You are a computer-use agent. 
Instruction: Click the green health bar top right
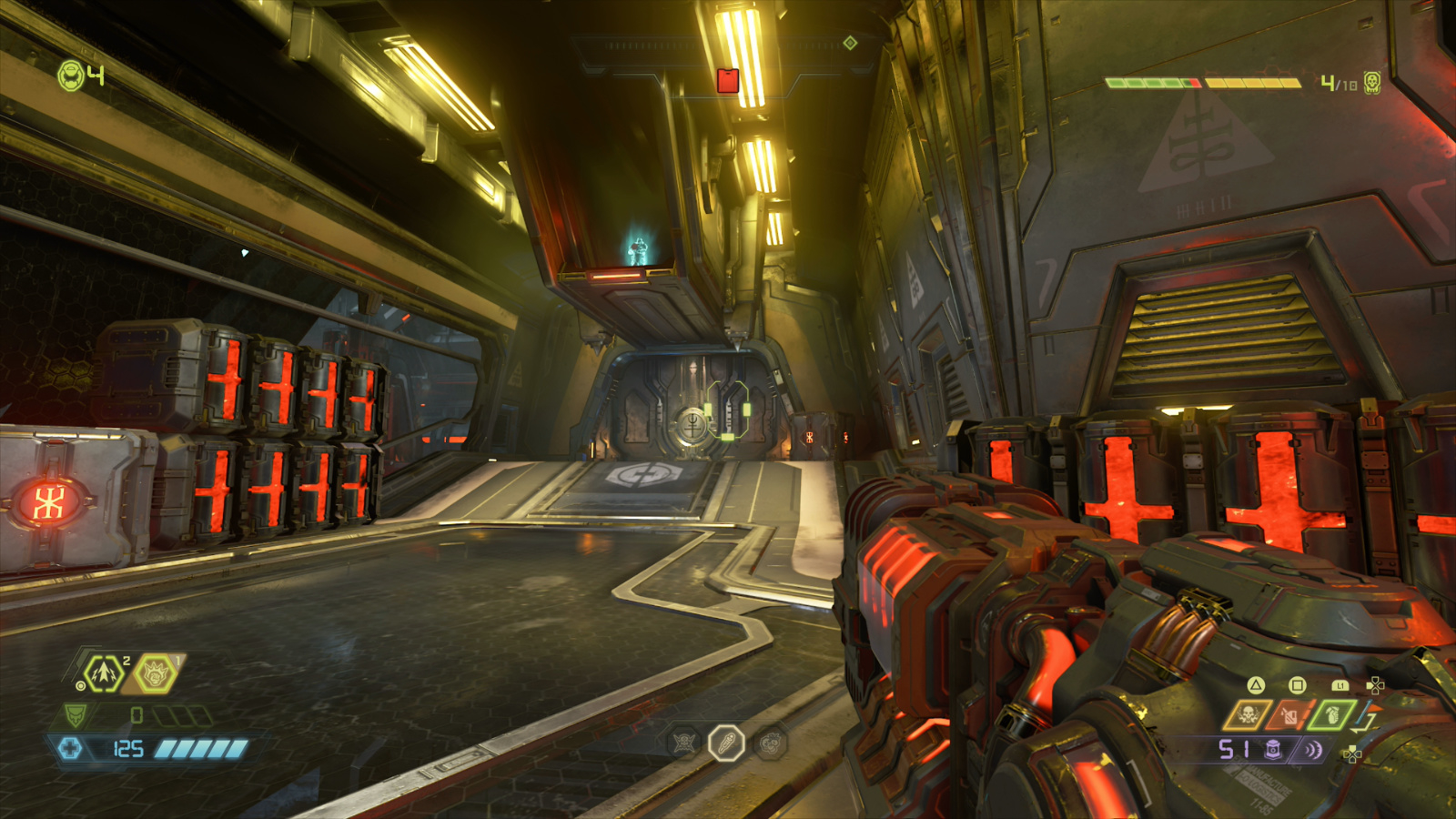(1148, 81)
